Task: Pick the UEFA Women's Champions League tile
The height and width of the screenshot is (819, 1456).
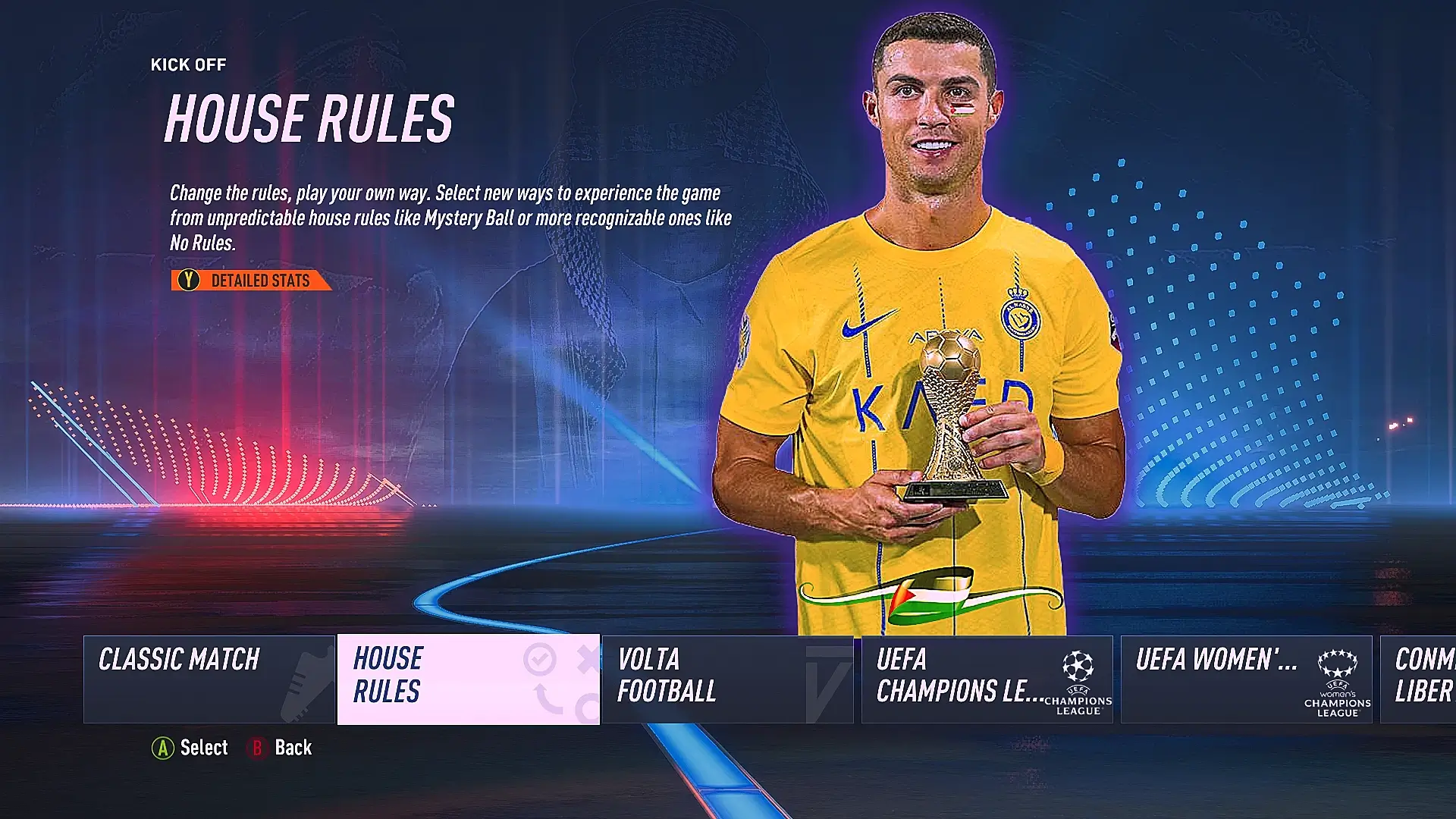Action: (x=1246, y=679)
